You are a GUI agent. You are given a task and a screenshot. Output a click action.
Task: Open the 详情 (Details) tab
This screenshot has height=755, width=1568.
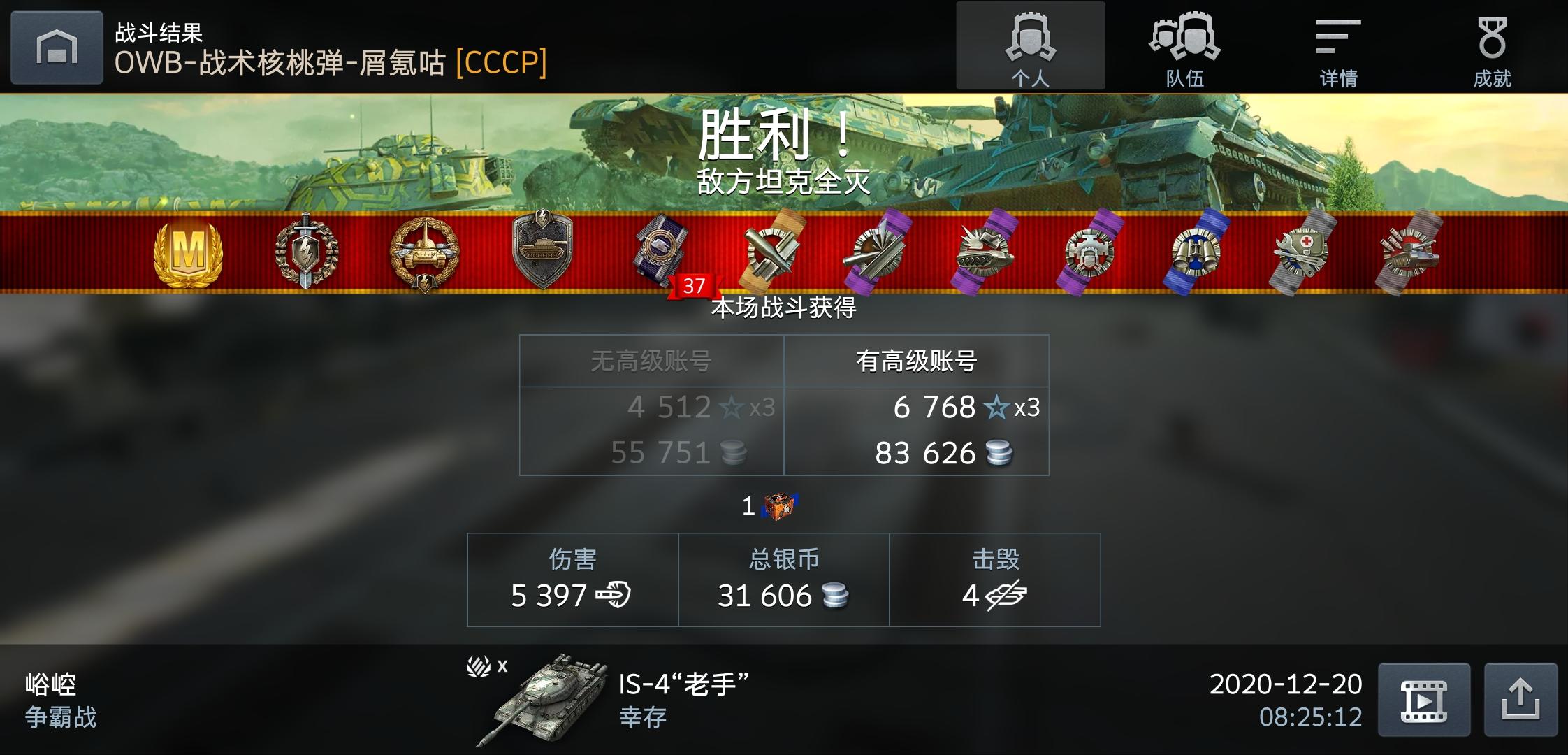click(1337, 48)
